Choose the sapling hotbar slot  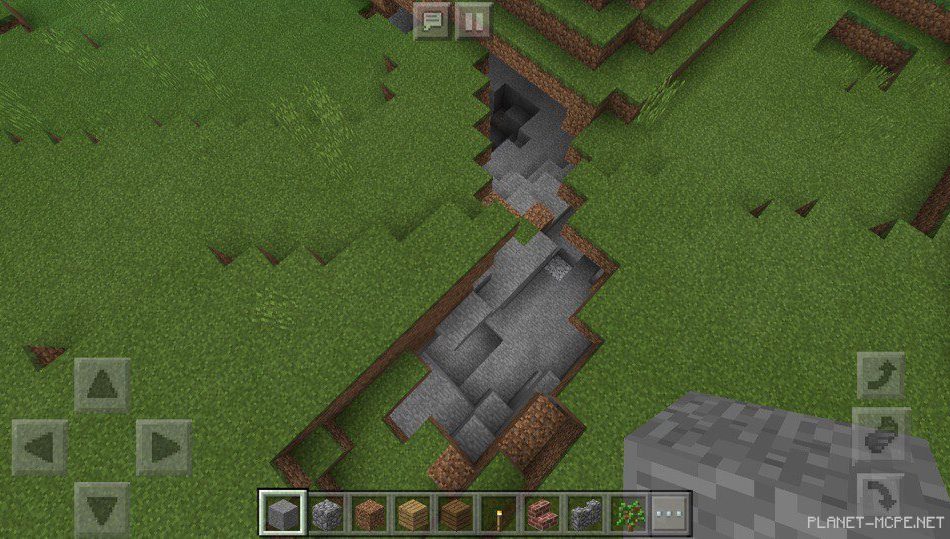(627, 514)
